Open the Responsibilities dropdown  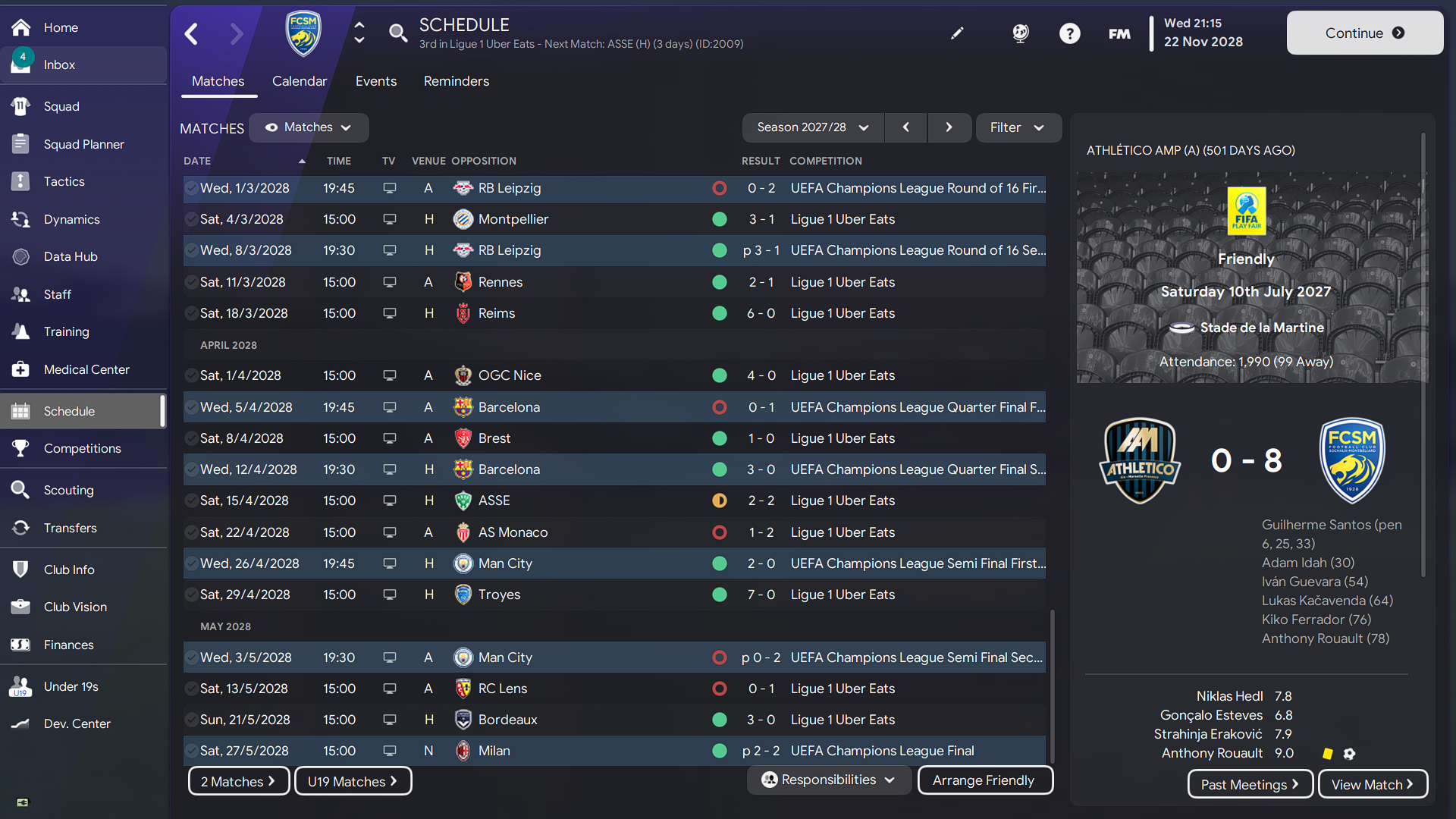coord(828,780)
